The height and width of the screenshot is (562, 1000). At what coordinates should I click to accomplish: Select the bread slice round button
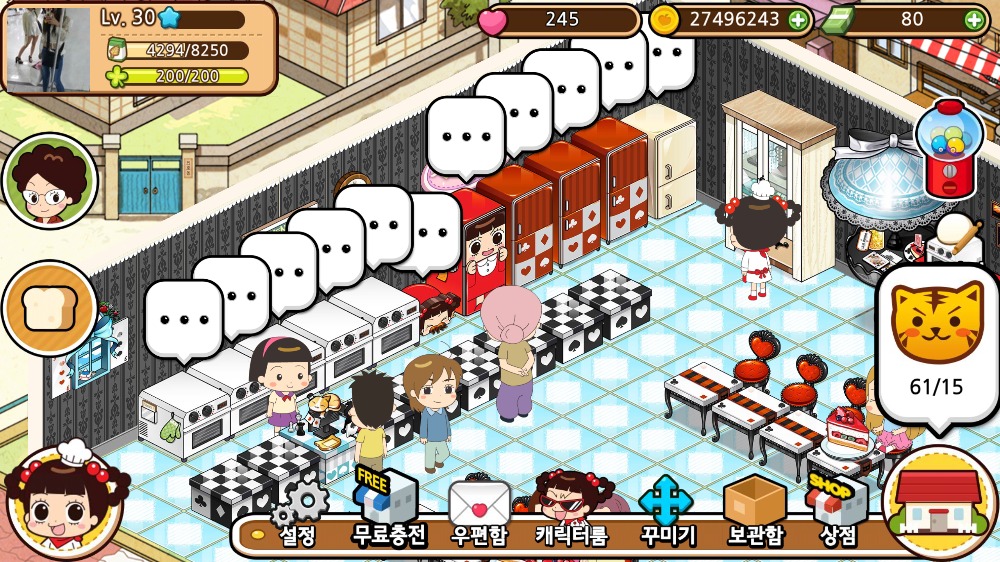49,309
